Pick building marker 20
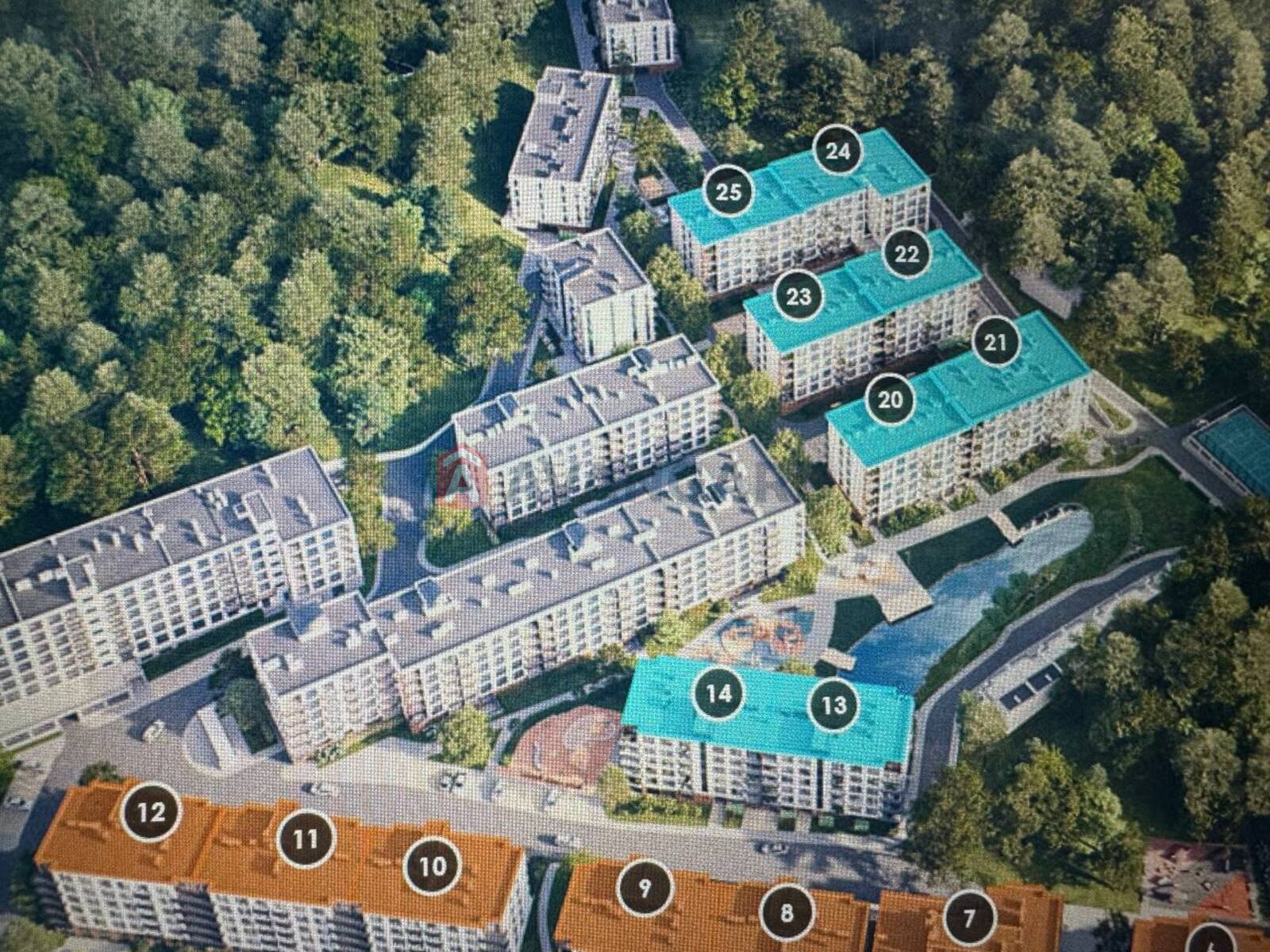1270x952 pixels. 891,399
